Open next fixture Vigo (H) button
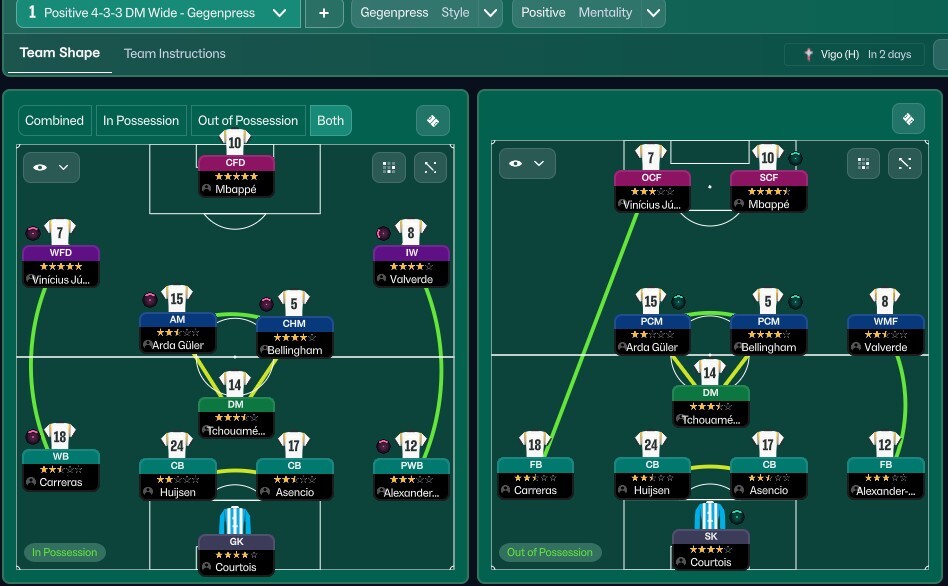Screen dimensions: 948x586 pyautogui.click(x=852, y=55)
